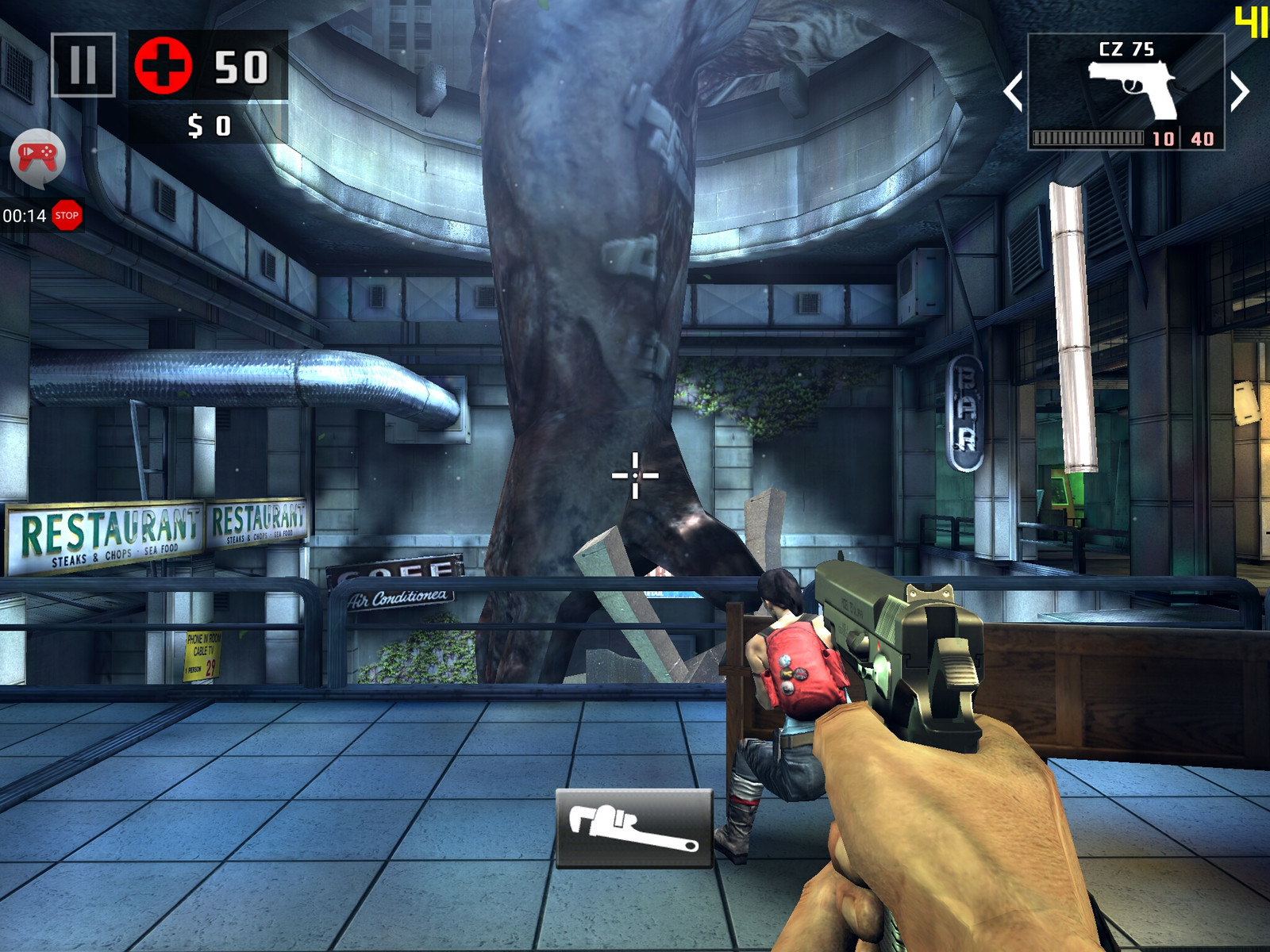The height and width of the screenshot is (952, 1270).
Task: Switch to the next weapon
Action: click(1240, 91)
